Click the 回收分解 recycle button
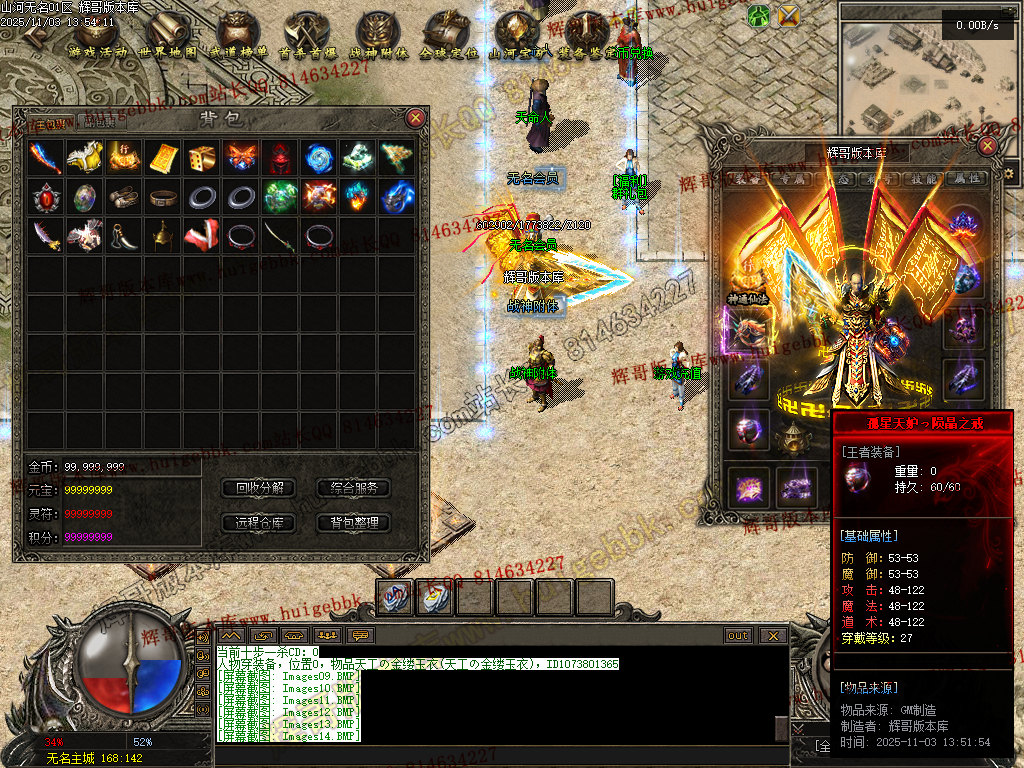Screen dimensions: 1024x768 pos(259,488)
